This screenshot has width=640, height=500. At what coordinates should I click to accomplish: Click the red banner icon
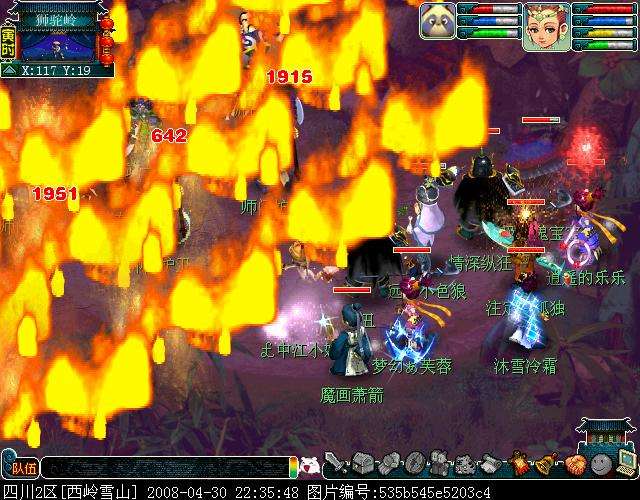tap(521, 464)
